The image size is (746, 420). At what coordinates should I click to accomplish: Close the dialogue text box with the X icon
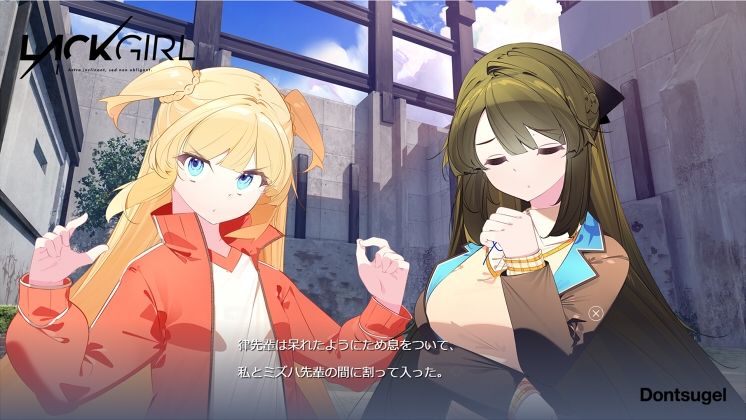coord(596,313)
